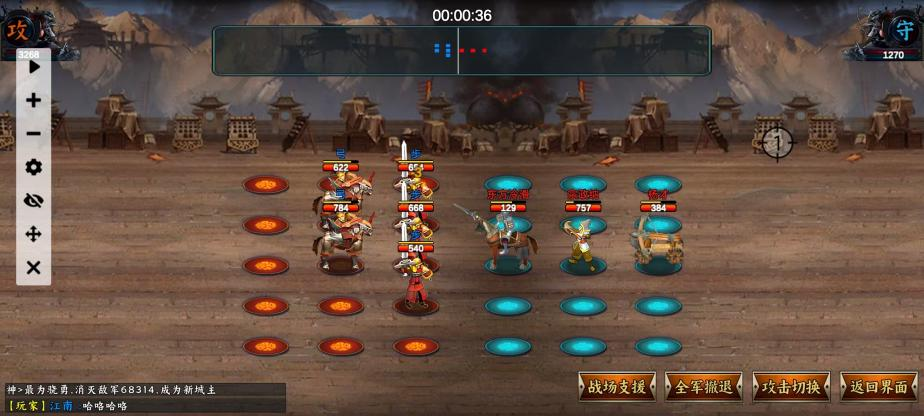Image resolution: width=924 pixels, height=416 pixels.
Task: Toggle the crossed-eye hide control
Action: [34, 200]
